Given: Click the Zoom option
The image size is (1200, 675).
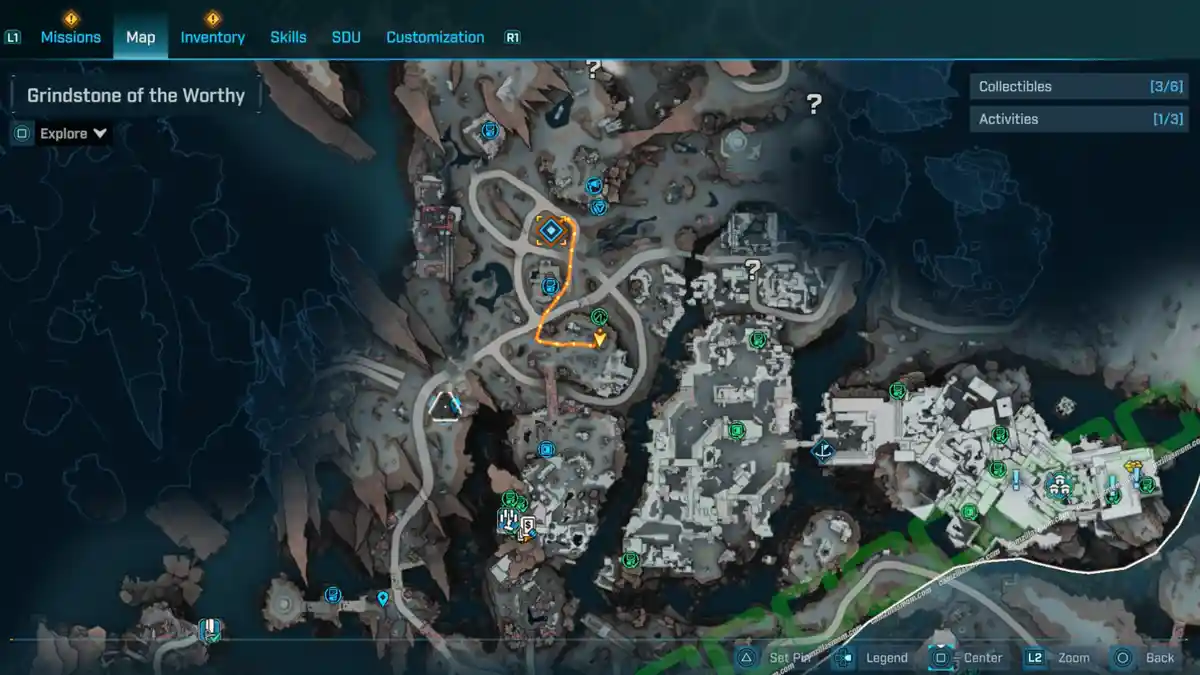Looking at the screenshot, I should 1058,657.
